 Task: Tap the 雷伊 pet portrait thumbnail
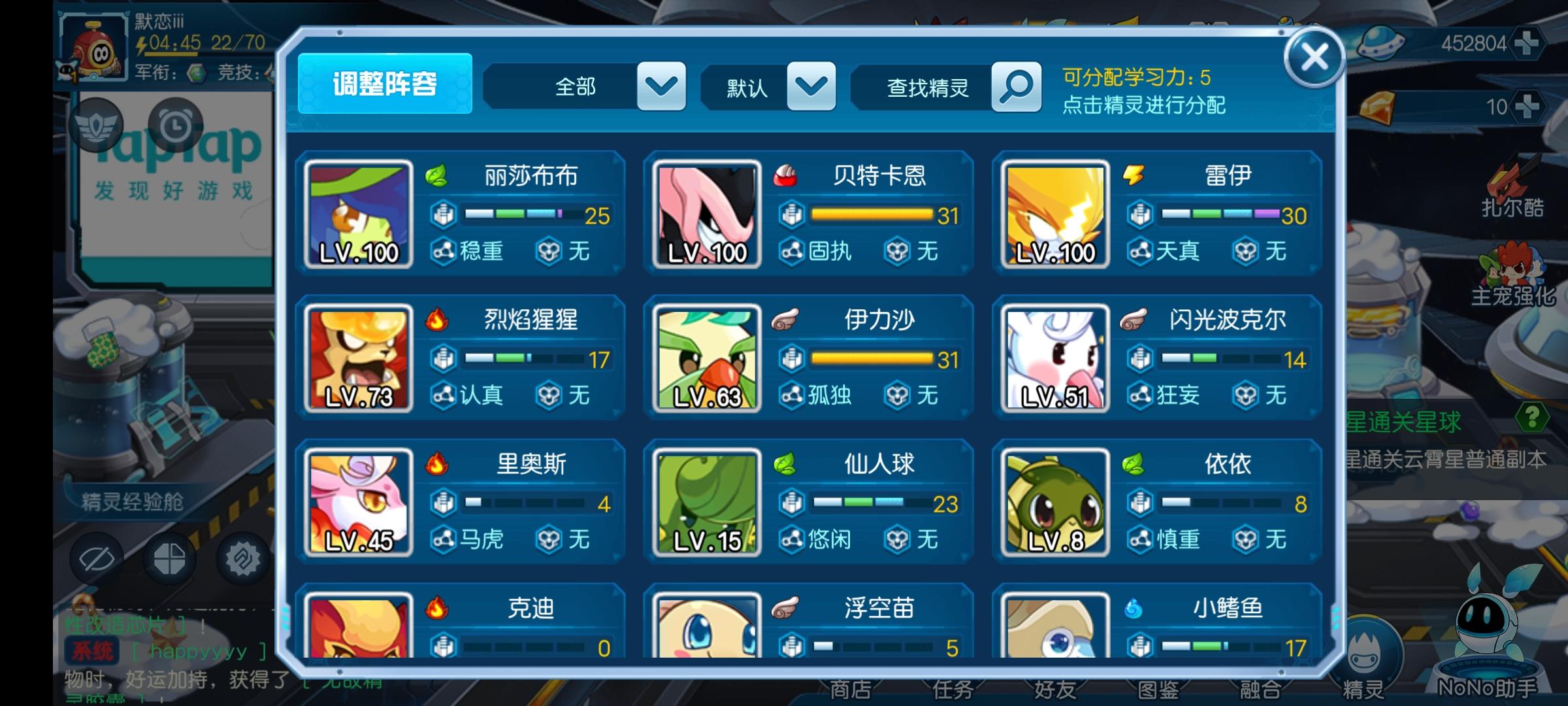tap(1054, 212)
